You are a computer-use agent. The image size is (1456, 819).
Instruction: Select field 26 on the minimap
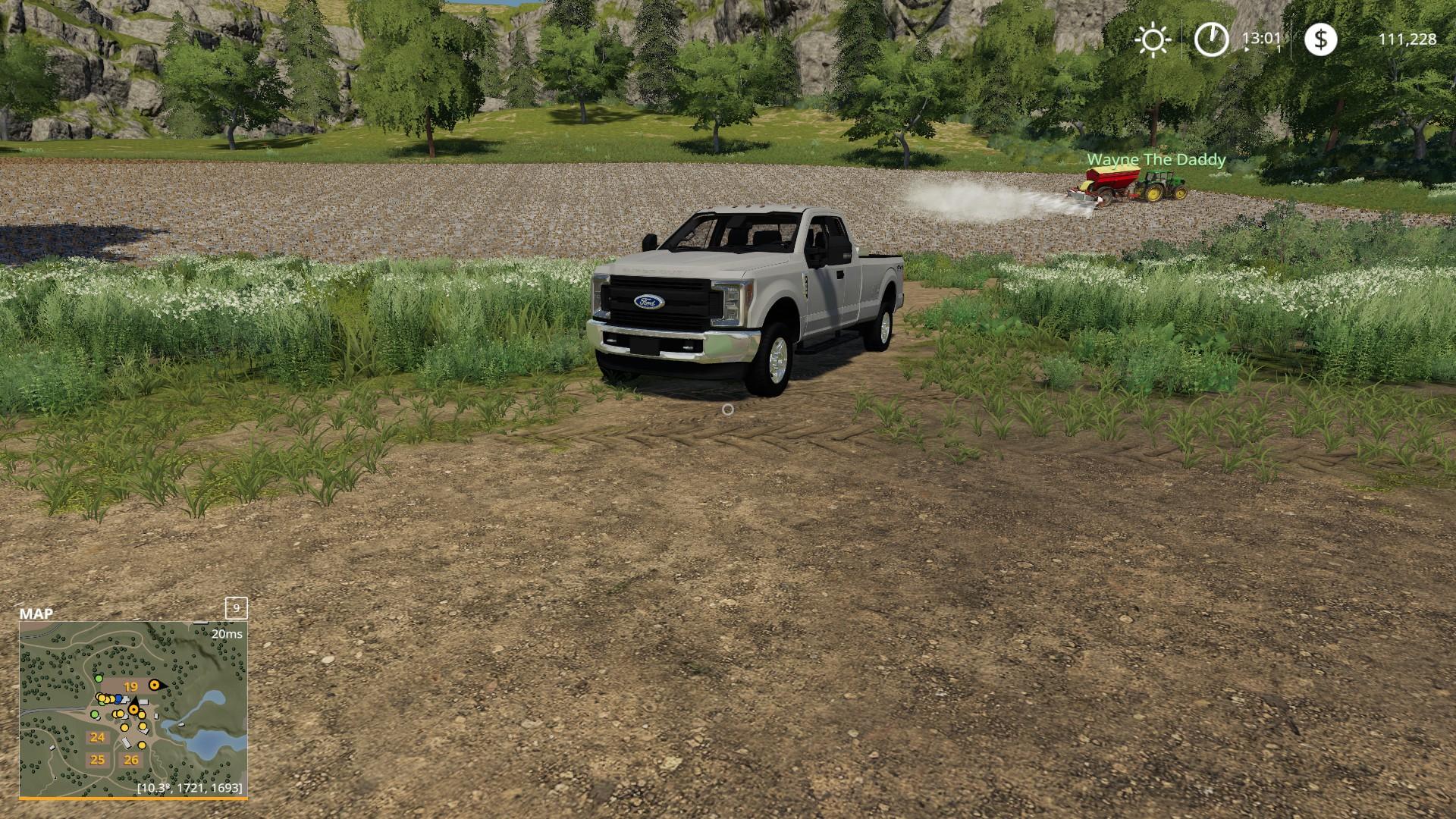click(132, 760)
